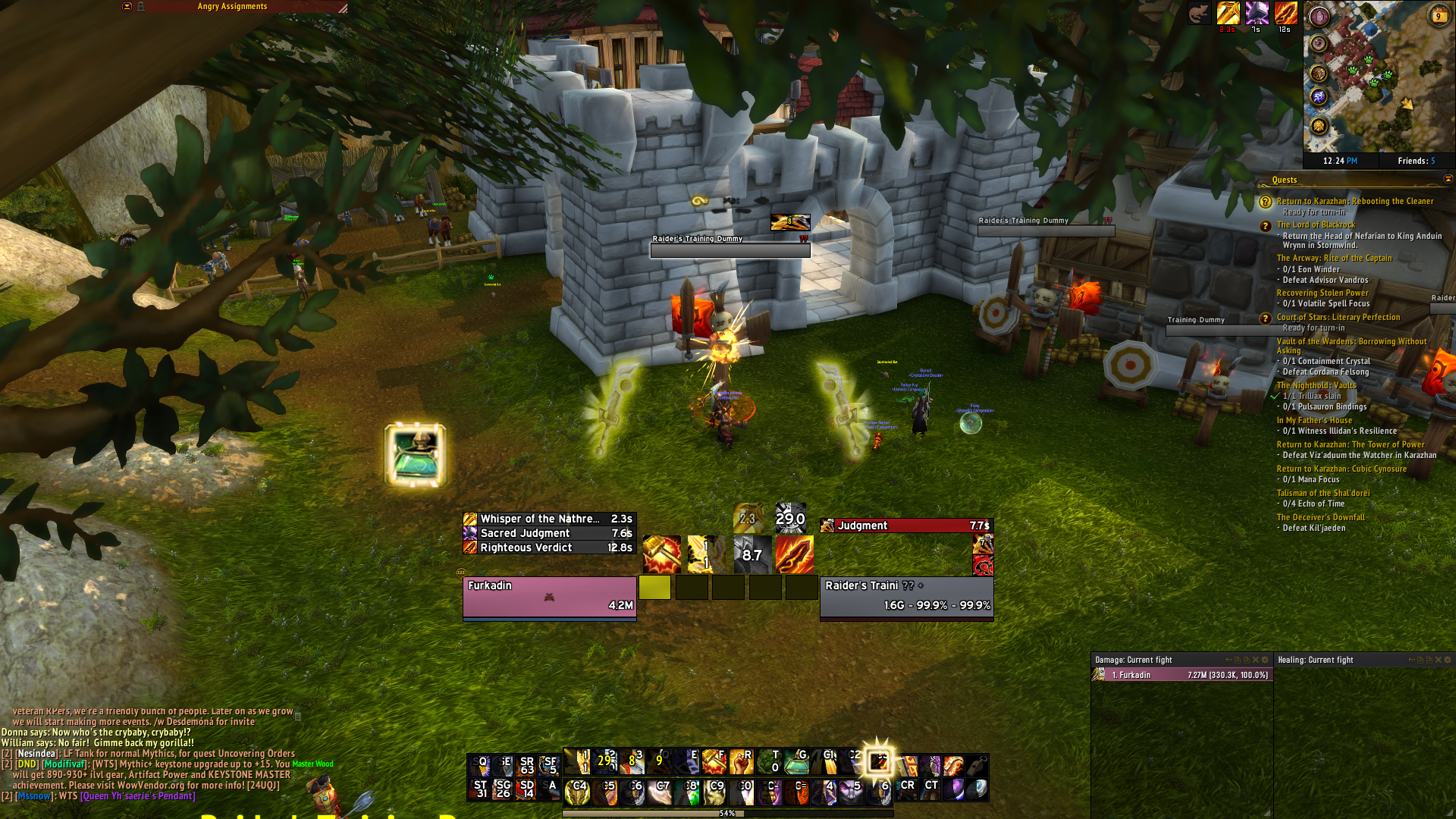Click the Angry Assignments title bar
The image size is (1456, 819).
pos(232,7)
